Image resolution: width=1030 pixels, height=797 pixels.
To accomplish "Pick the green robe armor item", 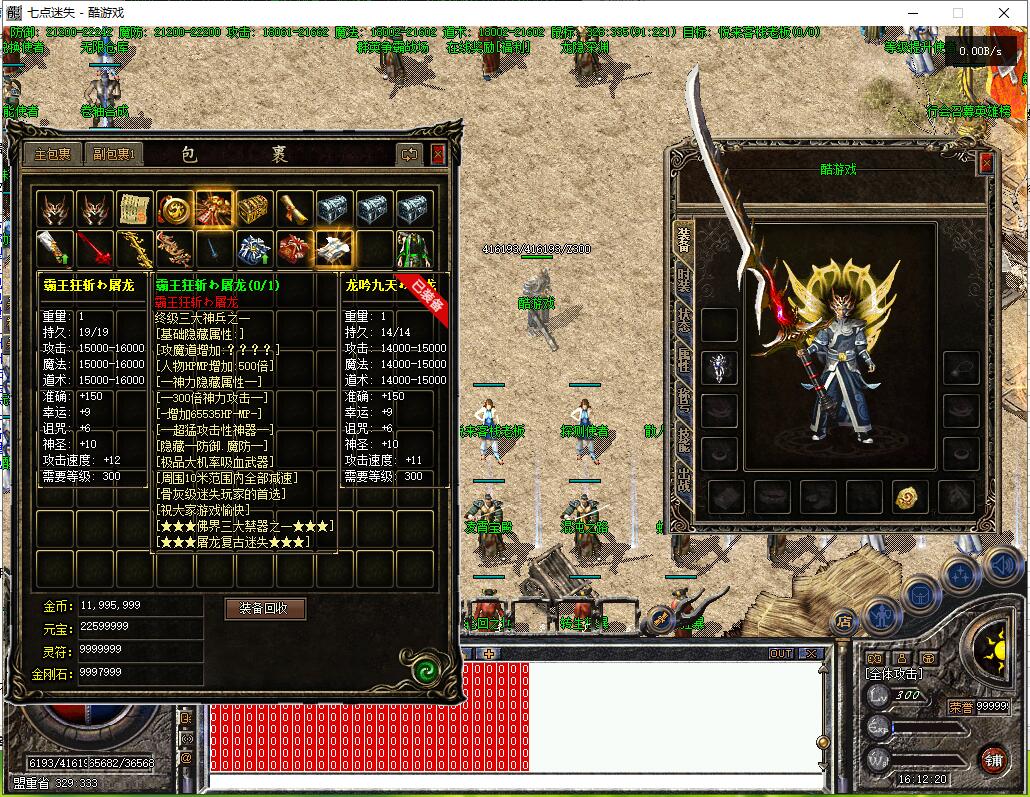I will pyautogui.click(x=414, y=247).
